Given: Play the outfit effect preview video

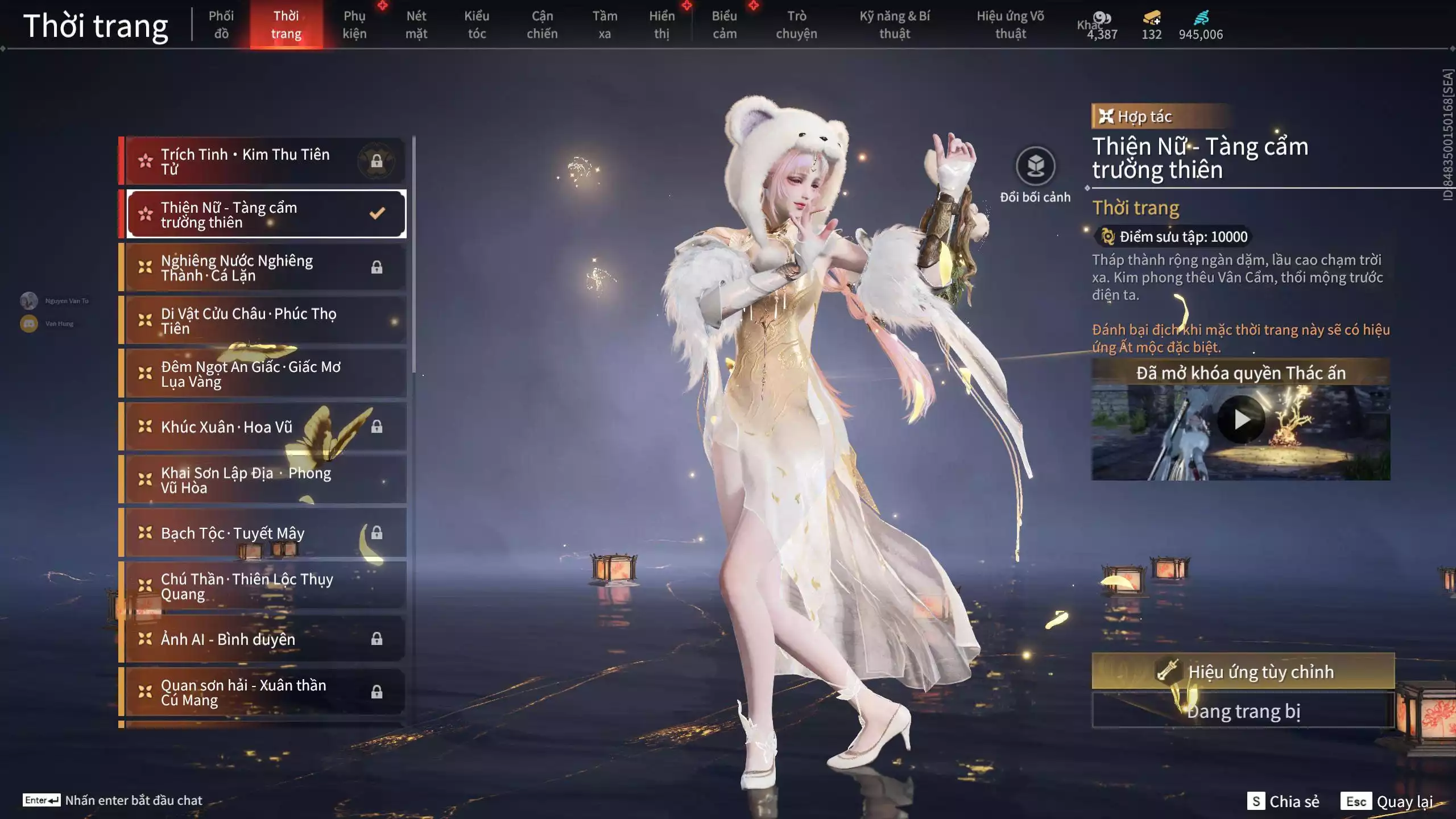Looking at the screenshot, I should click(1241, 420).
